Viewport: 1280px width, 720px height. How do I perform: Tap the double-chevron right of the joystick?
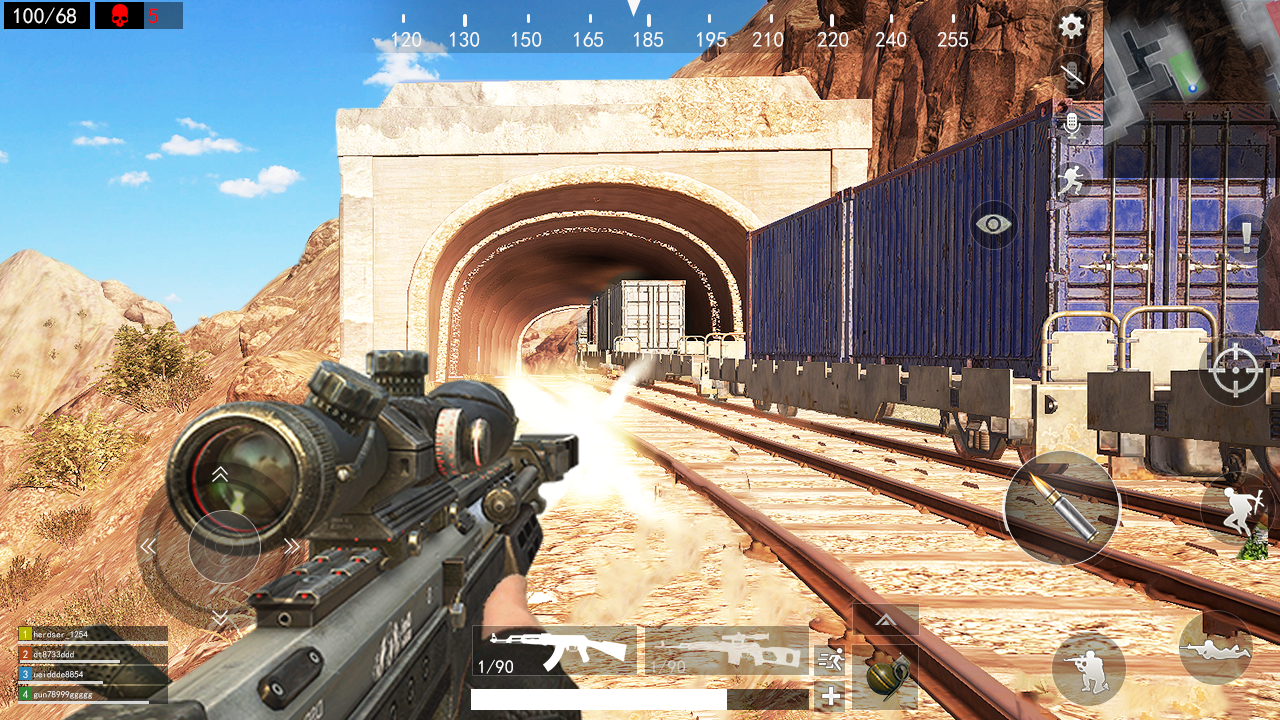290,546
